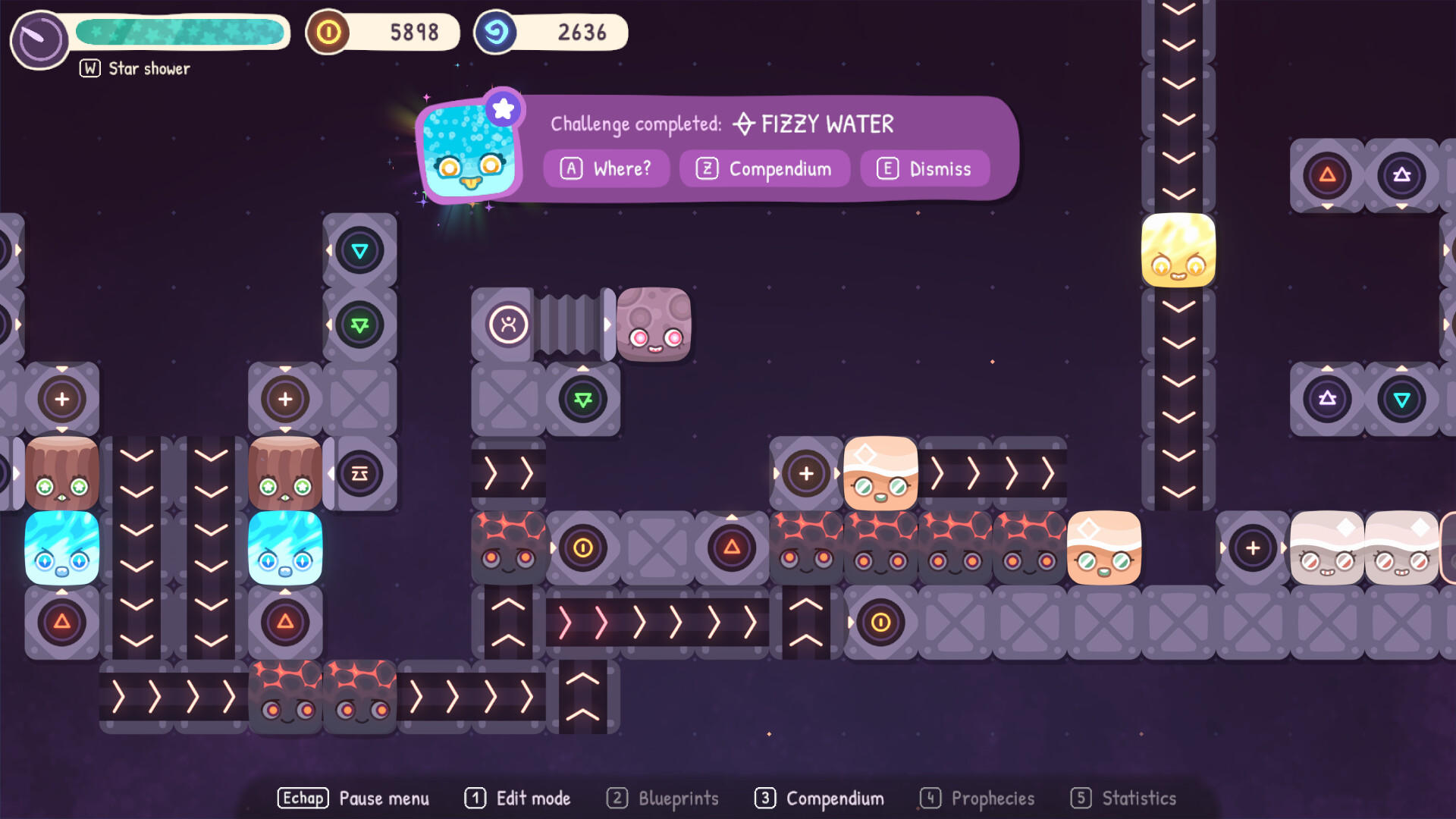This screenshot has width=1456, height=819.
Task: Click the plus tile near the lava creatures
Action: [806, 474]
